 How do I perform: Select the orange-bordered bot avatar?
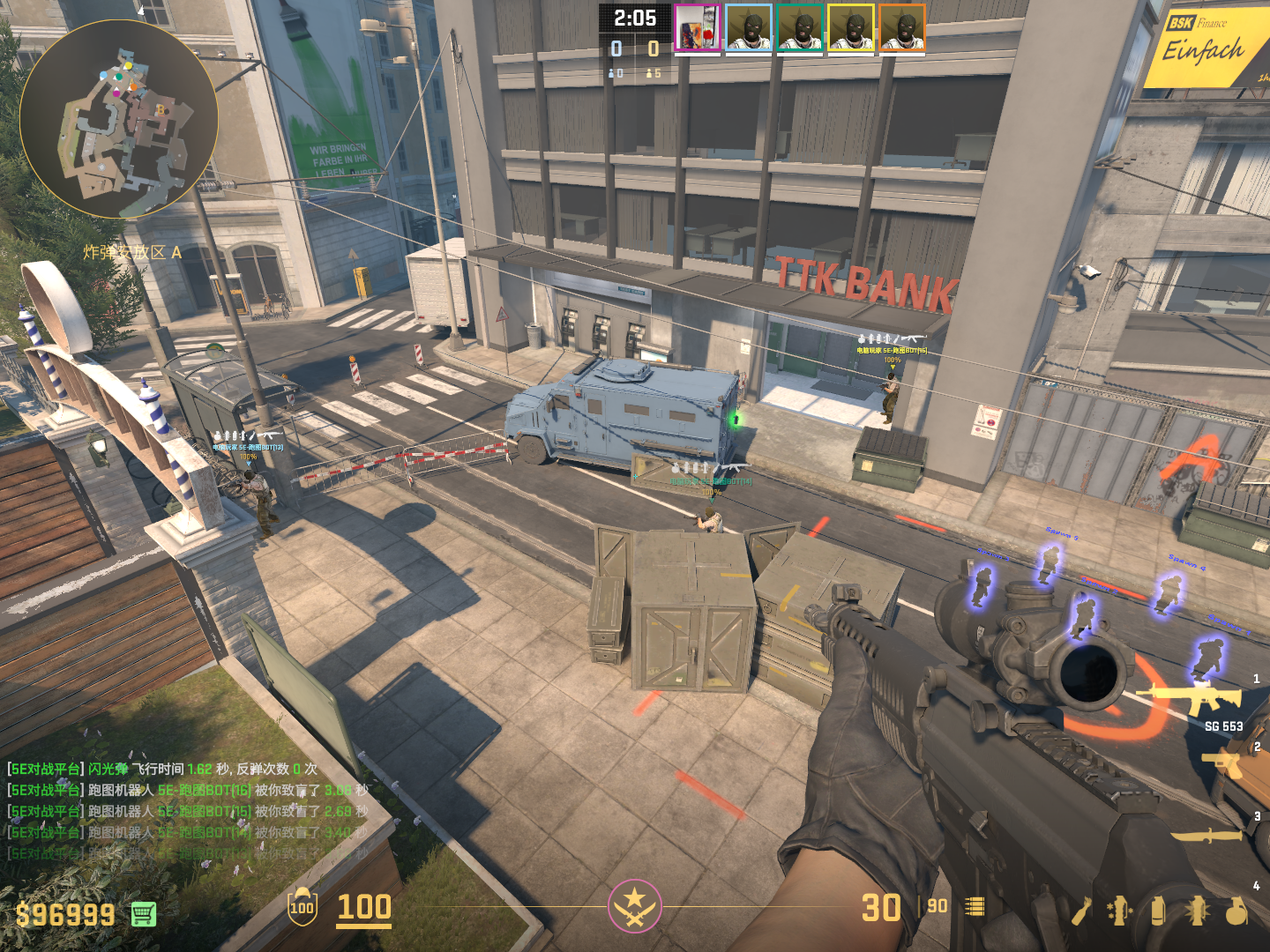point(902,28)
